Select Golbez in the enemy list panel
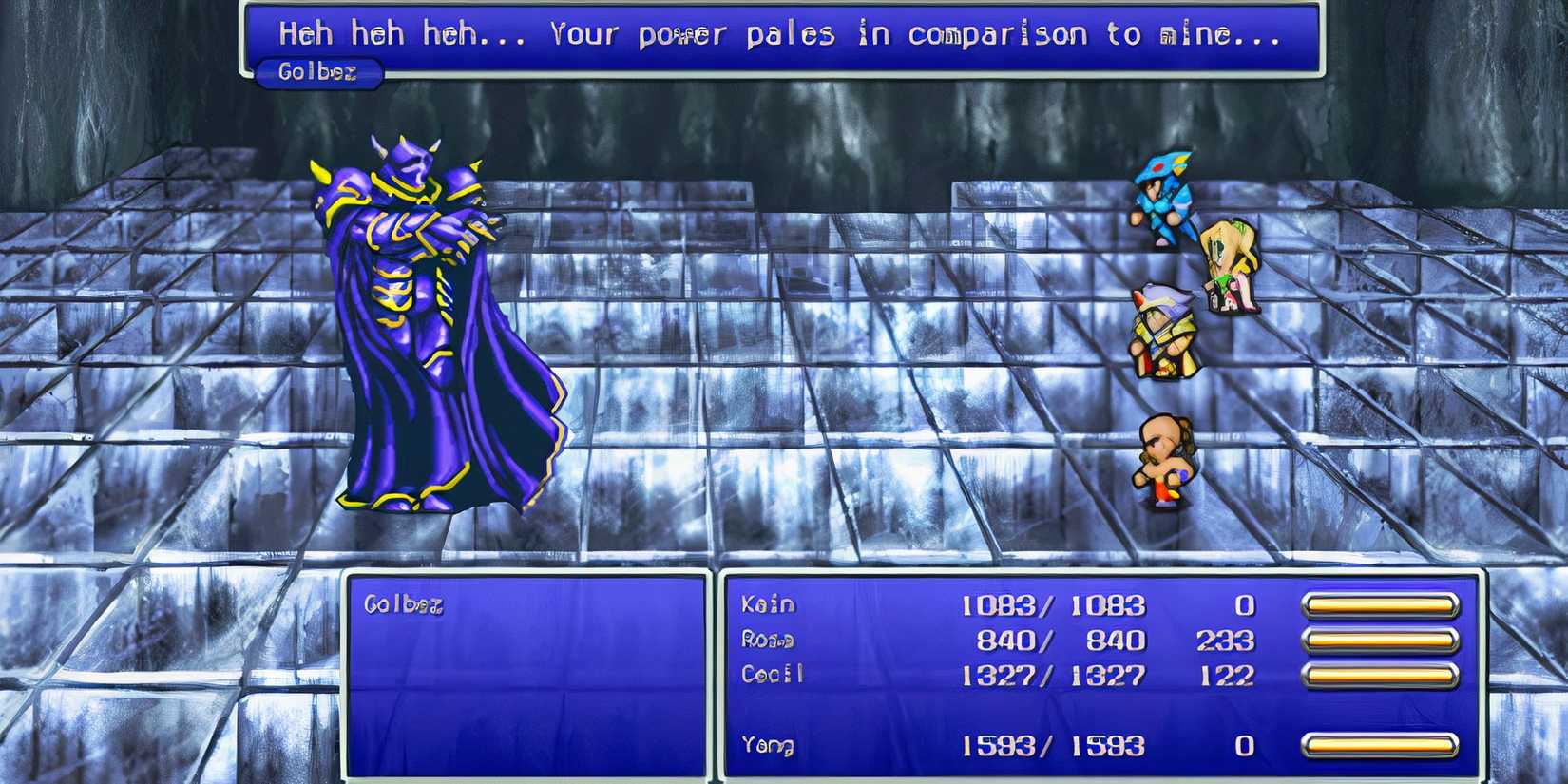 coord(404,602)
